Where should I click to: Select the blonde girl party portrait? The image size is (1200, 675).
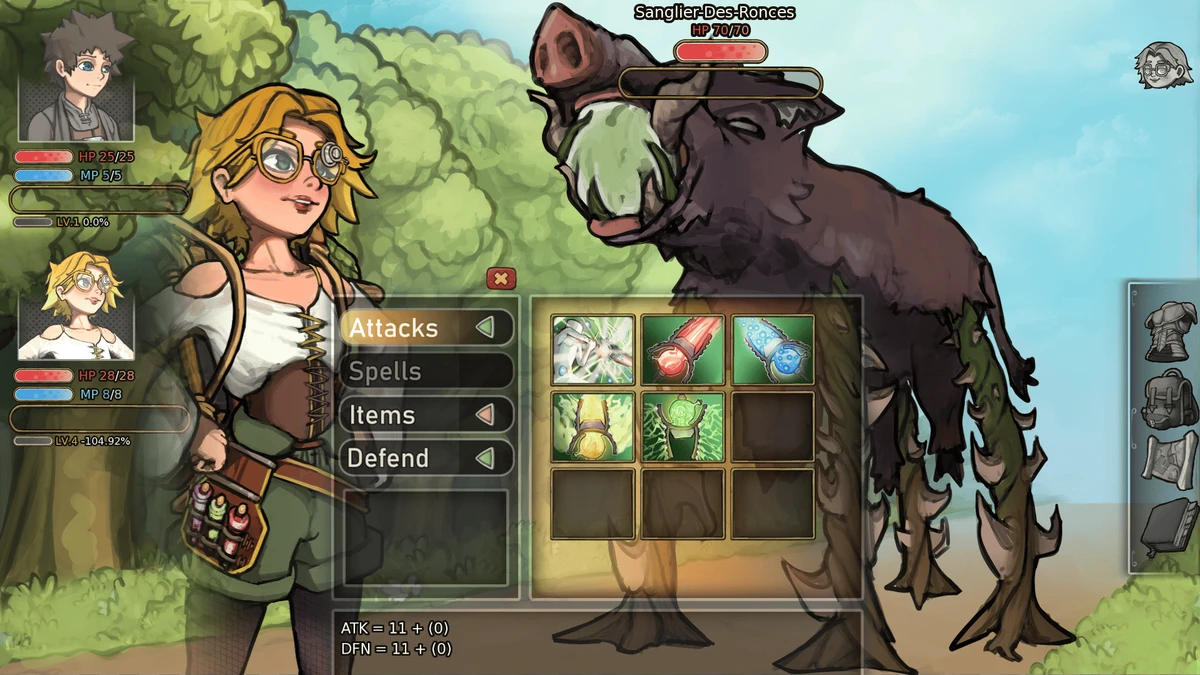coord(76,307)
